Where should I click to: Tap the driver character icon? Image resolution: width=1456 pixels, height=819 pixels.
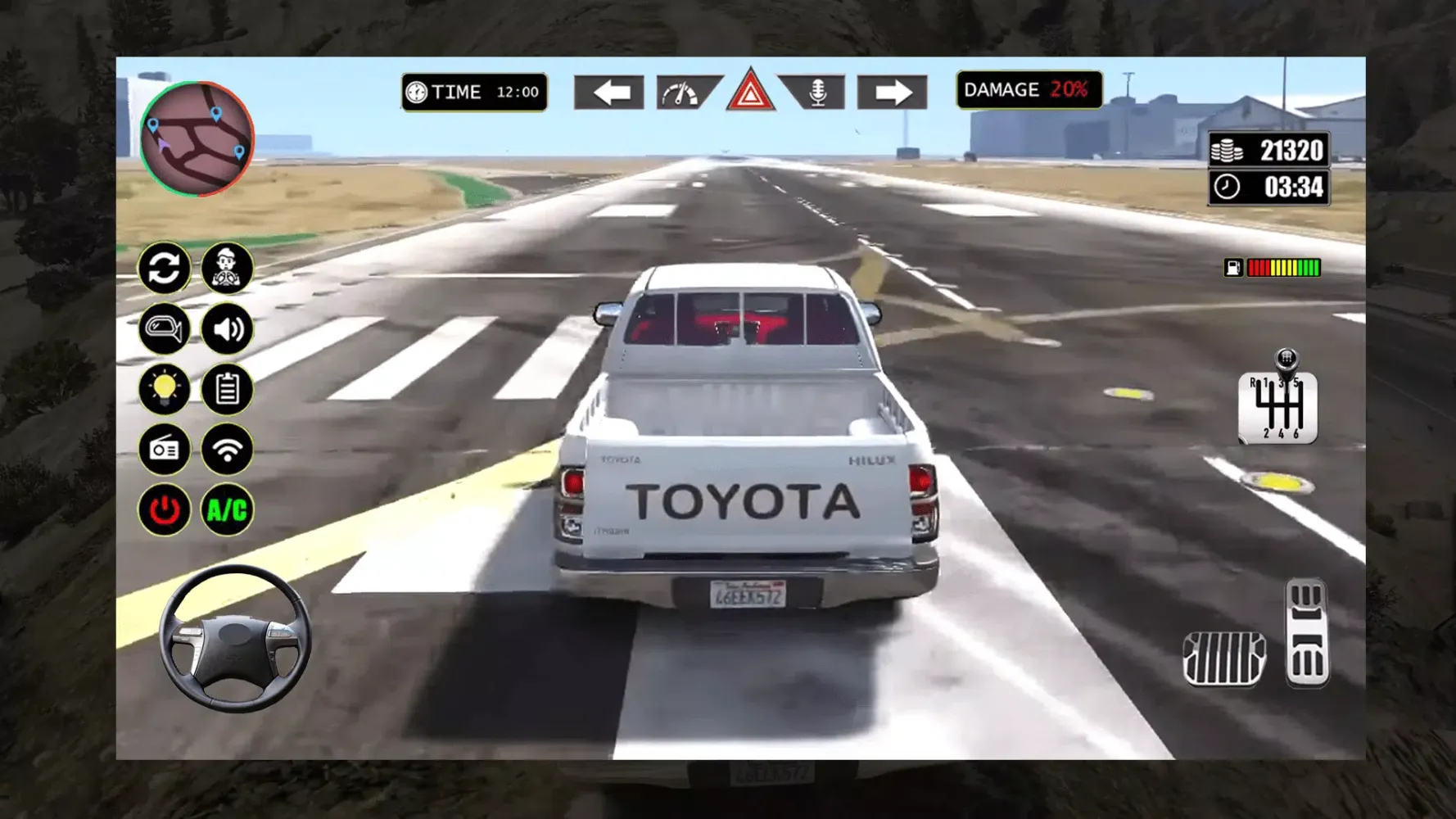click(x=228, y=269)
